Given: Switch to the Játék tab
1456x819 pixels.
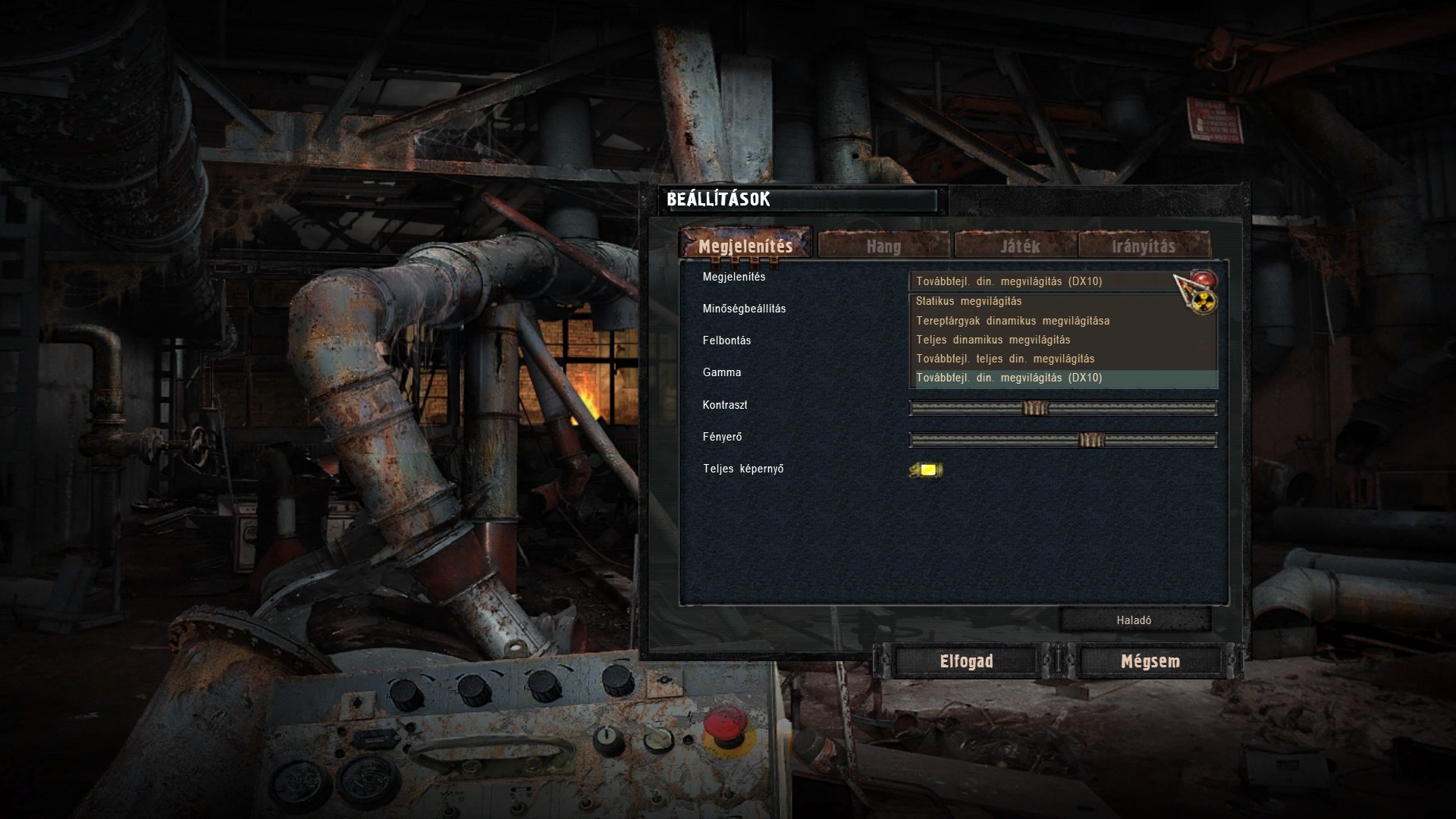Looking at the screenshot, I should coord(1019,246).
